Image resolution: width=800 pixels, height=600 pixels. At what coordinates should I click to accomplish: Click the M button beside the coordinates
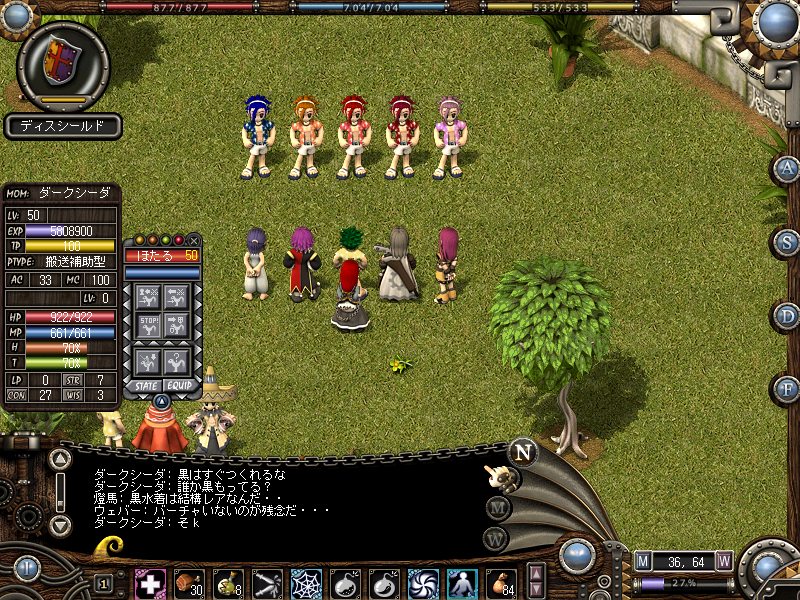pos(643,560)
